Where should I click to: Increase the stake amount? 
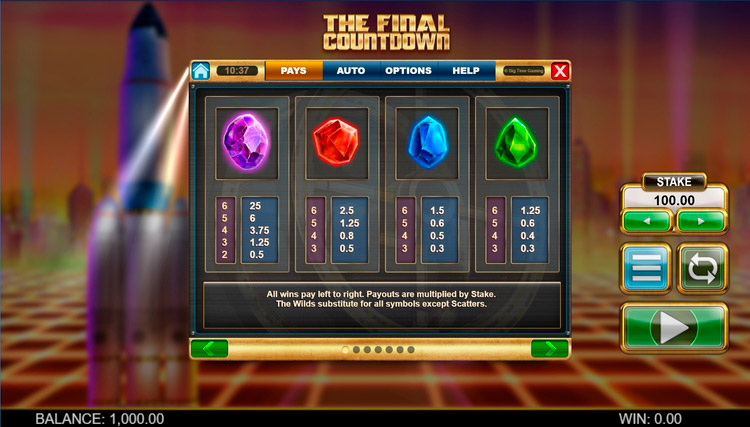click(701, 221)
